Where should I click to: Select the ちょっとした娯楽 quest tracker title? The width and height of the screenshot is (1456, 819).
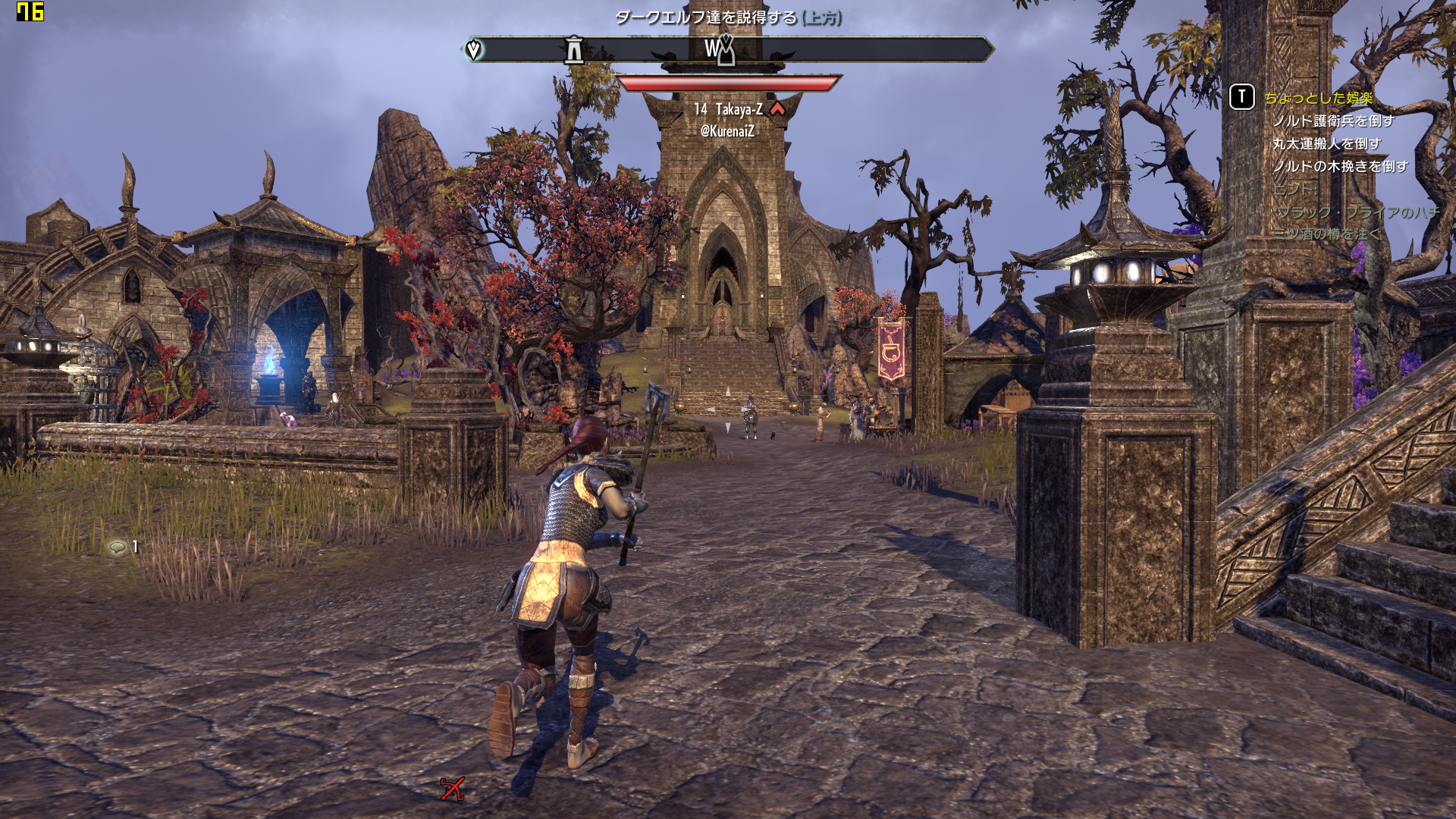click(x=1318, y=98)
